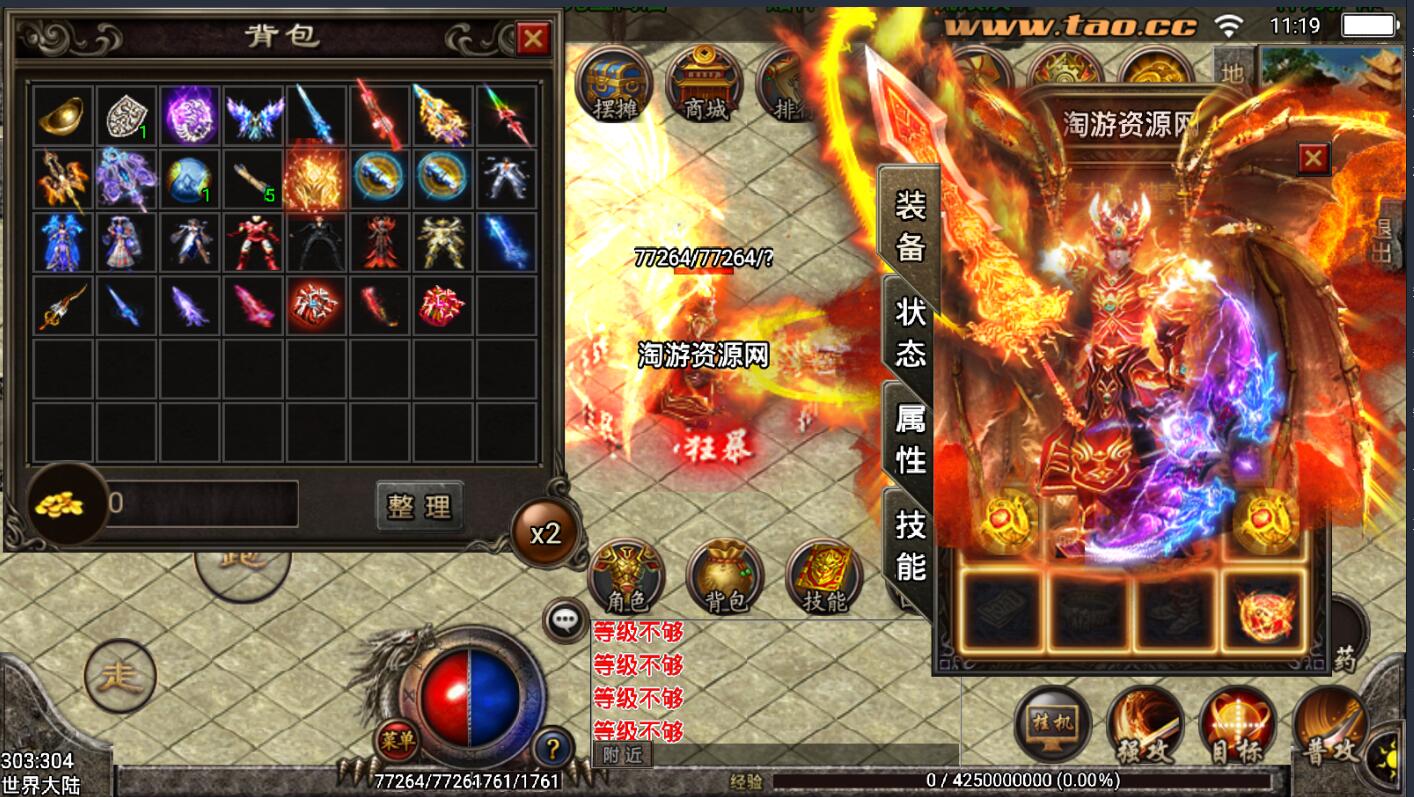1414x797 pixels.
Task: Switch to the 装备 equipment tab
Action: pyautogui.click(x=910, y=226)
